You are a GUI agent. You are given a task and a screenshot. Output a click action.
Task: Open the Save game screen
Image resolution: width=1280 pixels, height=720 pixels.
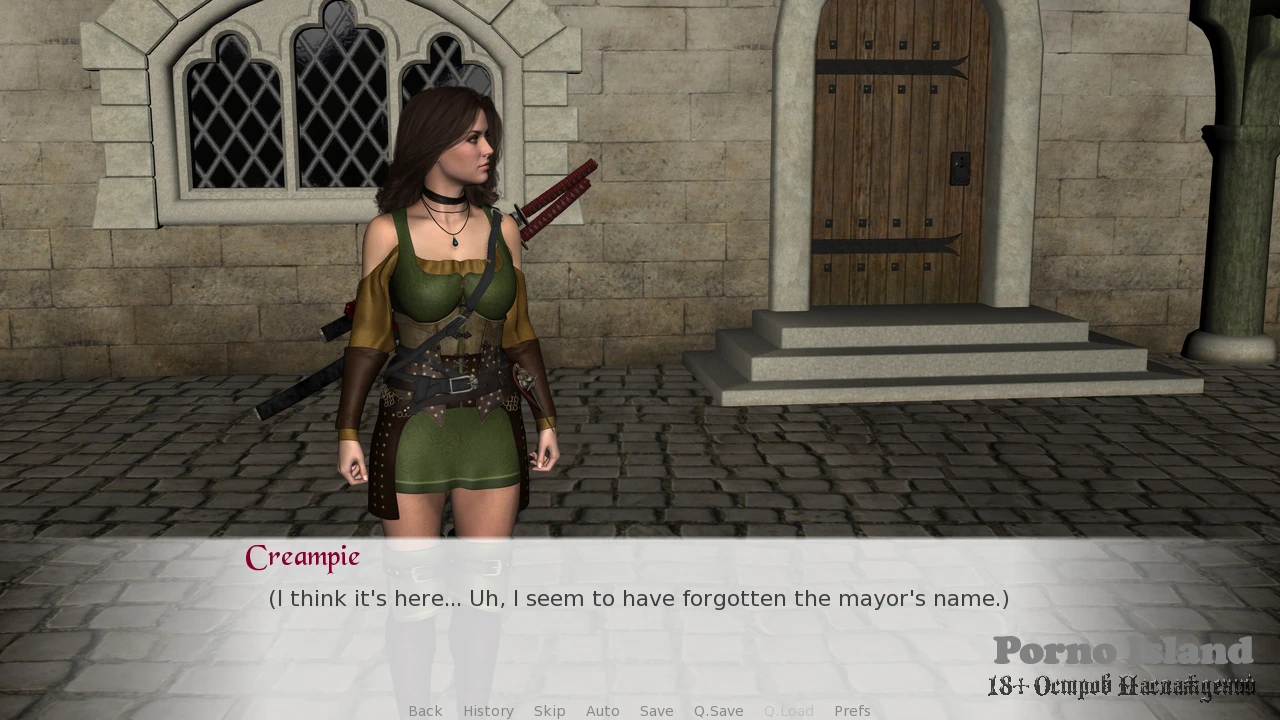656,711
